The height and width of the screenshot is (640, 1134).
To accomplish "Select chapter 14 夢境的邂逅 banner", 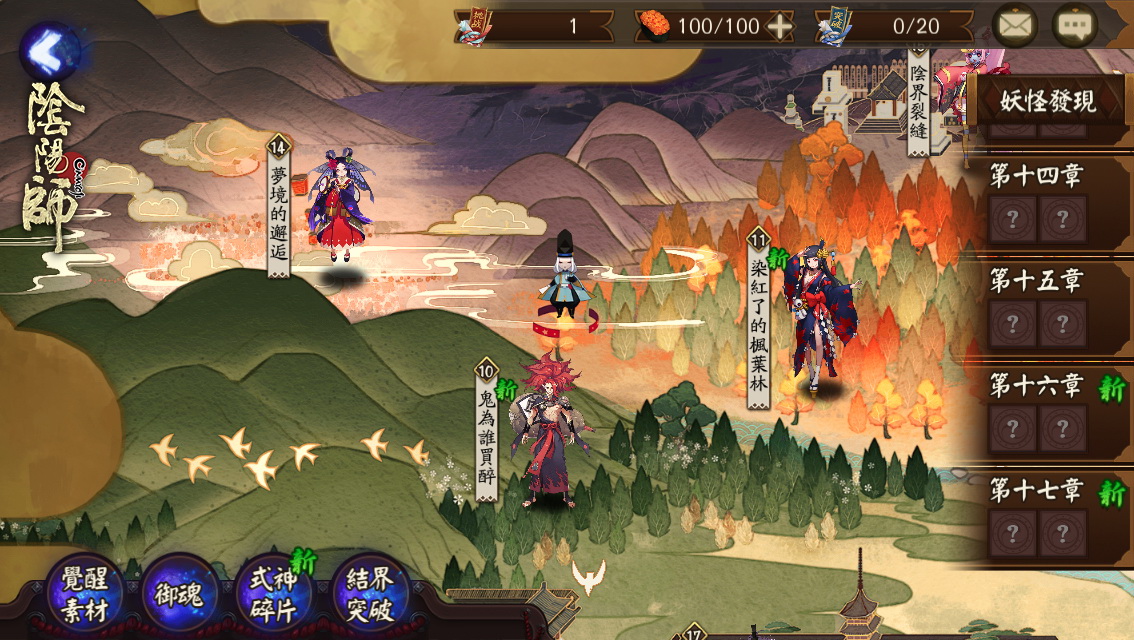I will [278, 205].
